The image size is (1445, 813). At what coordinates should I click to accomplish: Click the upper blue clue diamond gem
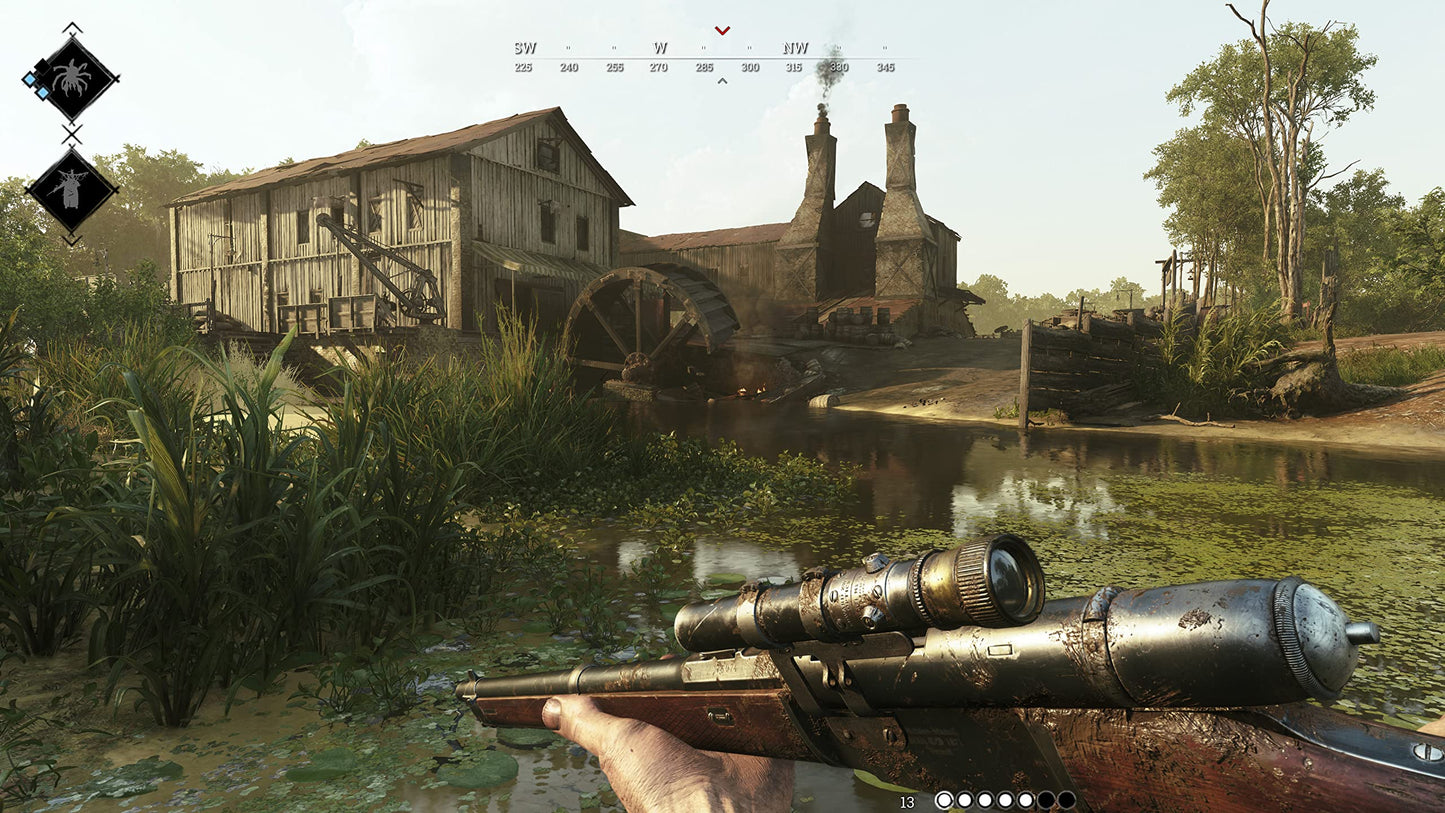click(x=30, y=79)
